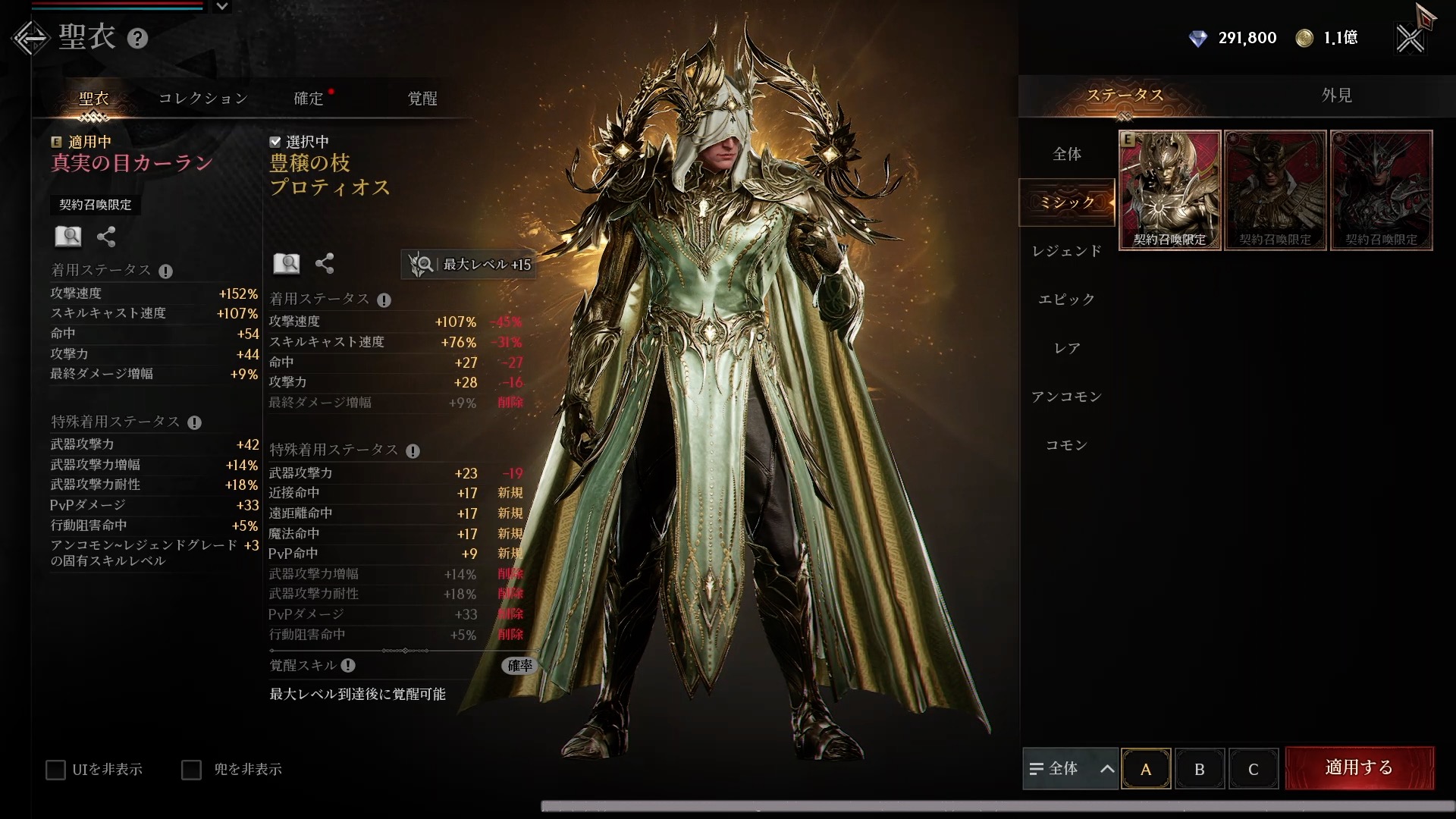Screen dimensions: 1456x819
Task: Select the エピック rarity category
Action: (x=1067, y=300)
